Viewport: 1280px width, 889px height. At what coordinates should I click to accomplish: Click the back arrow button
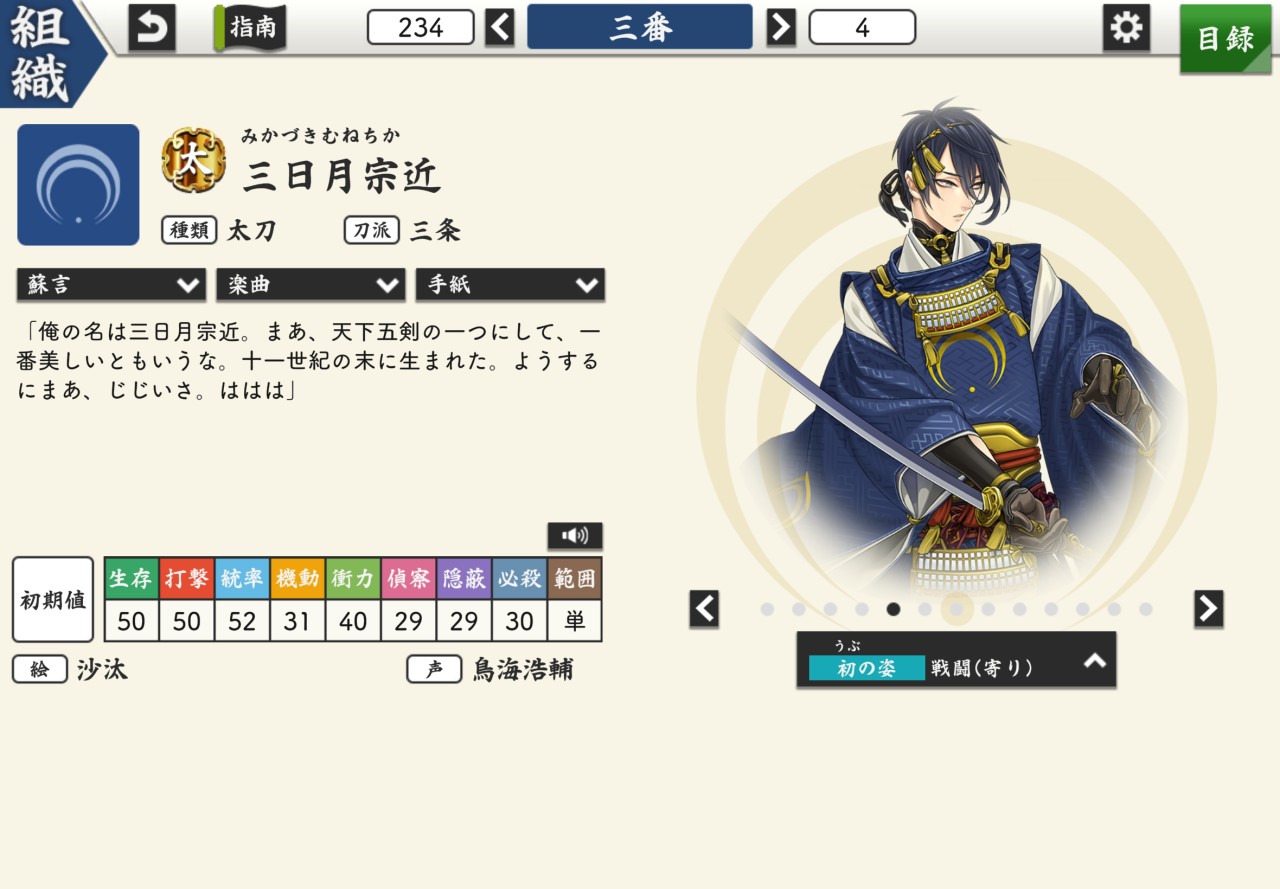point(152,27)
